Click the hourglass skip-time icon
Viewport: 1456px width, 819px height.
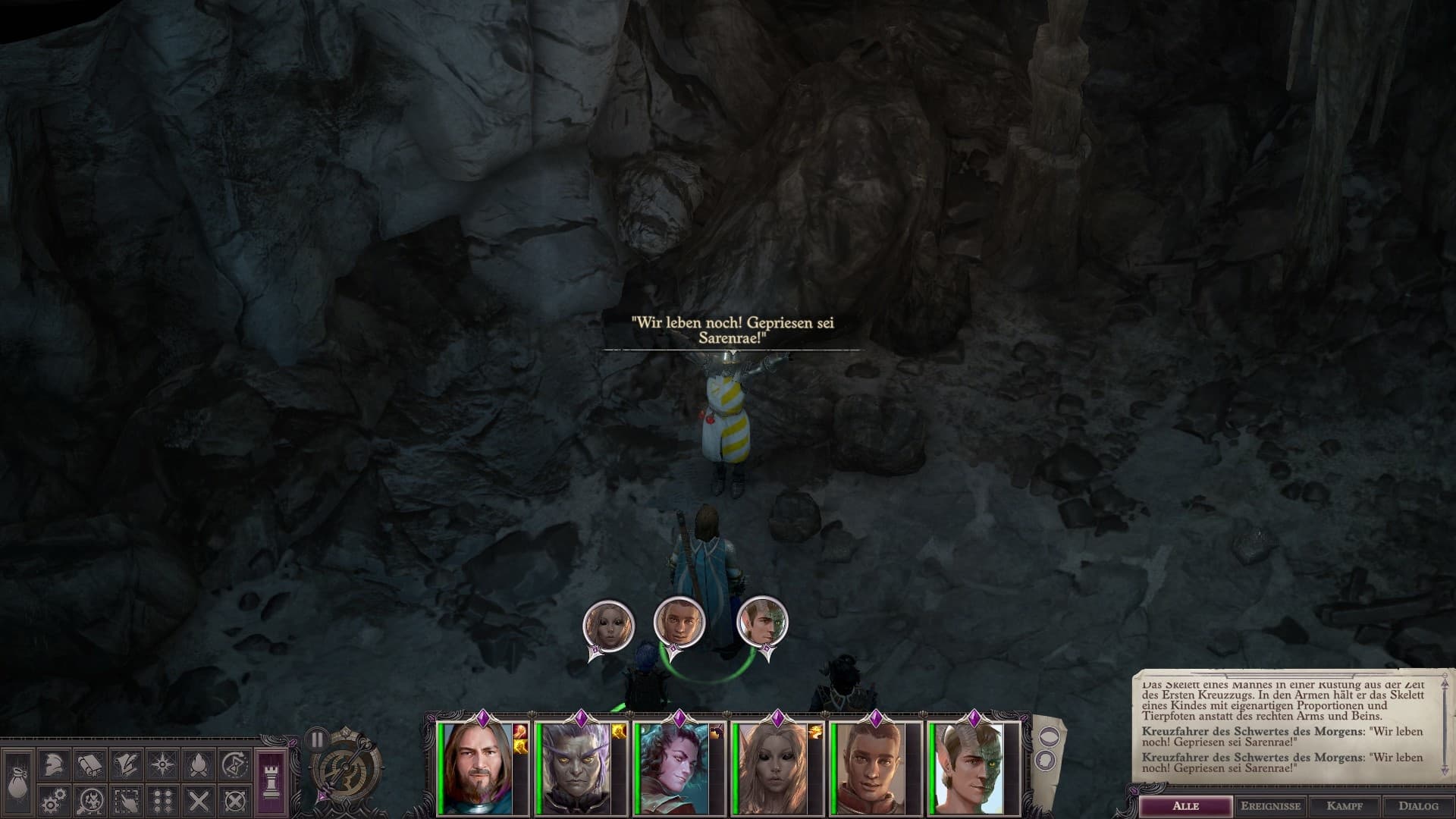coord(235,766)
